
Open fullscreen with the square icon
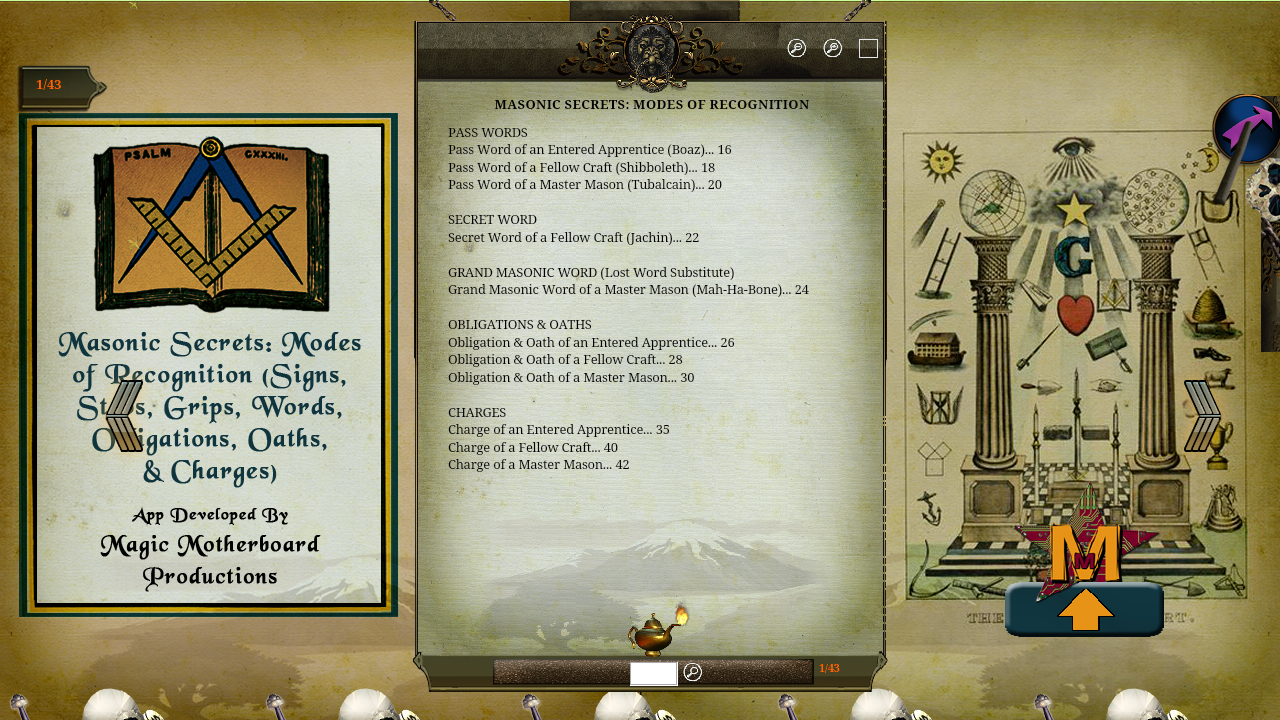[868, 46]
